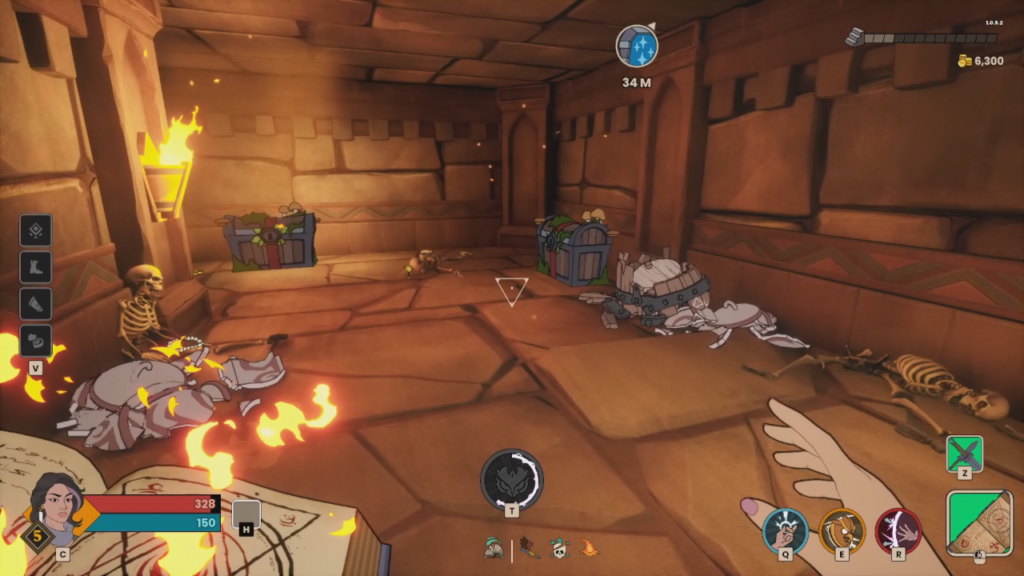This screenshot has height=576, width=1024.
Task: Select the boot equipment slot
Action: [x=35, y=267]
